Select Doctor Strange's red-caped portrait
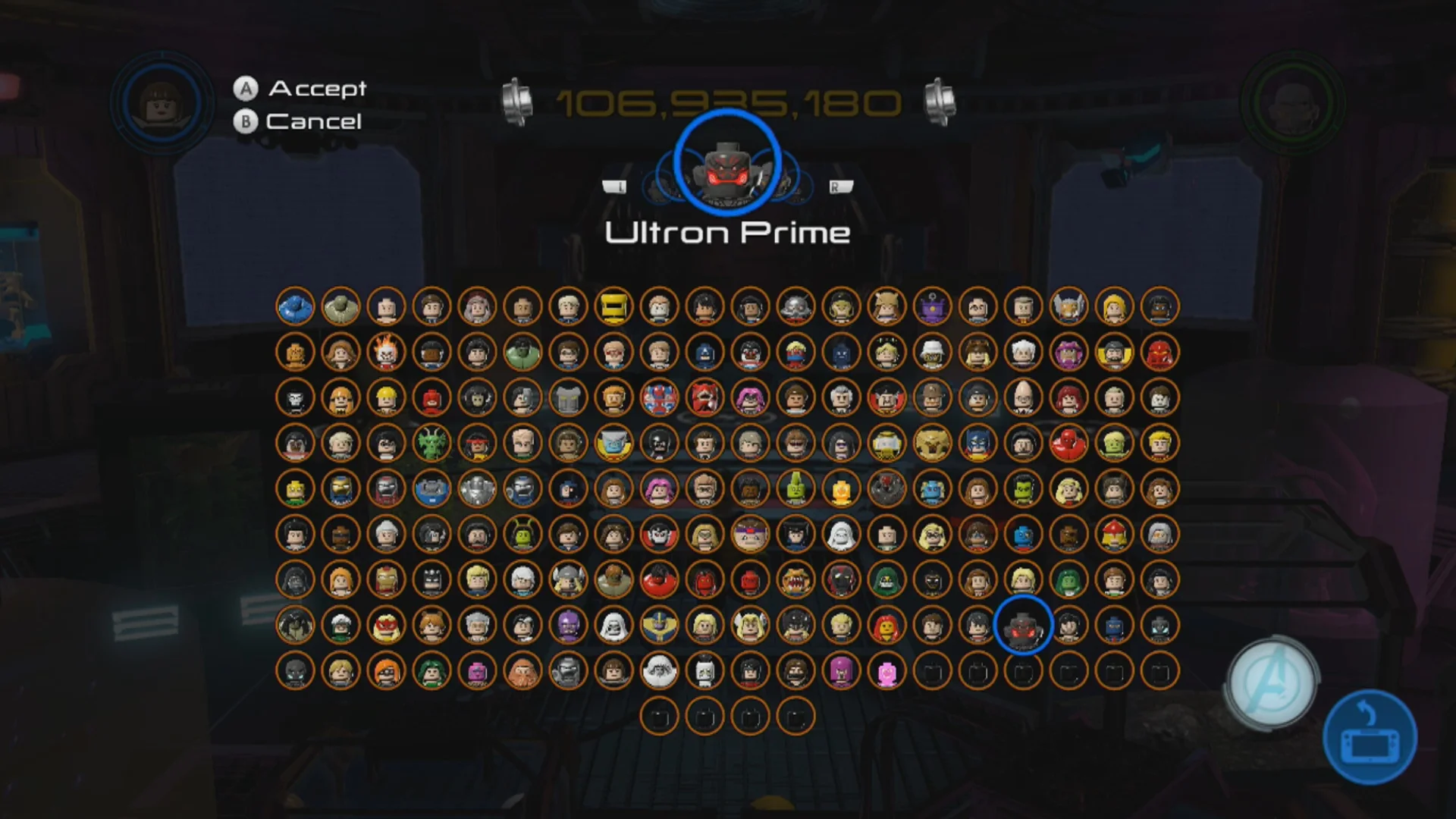Screen dimensions: 1456x819 885,398
